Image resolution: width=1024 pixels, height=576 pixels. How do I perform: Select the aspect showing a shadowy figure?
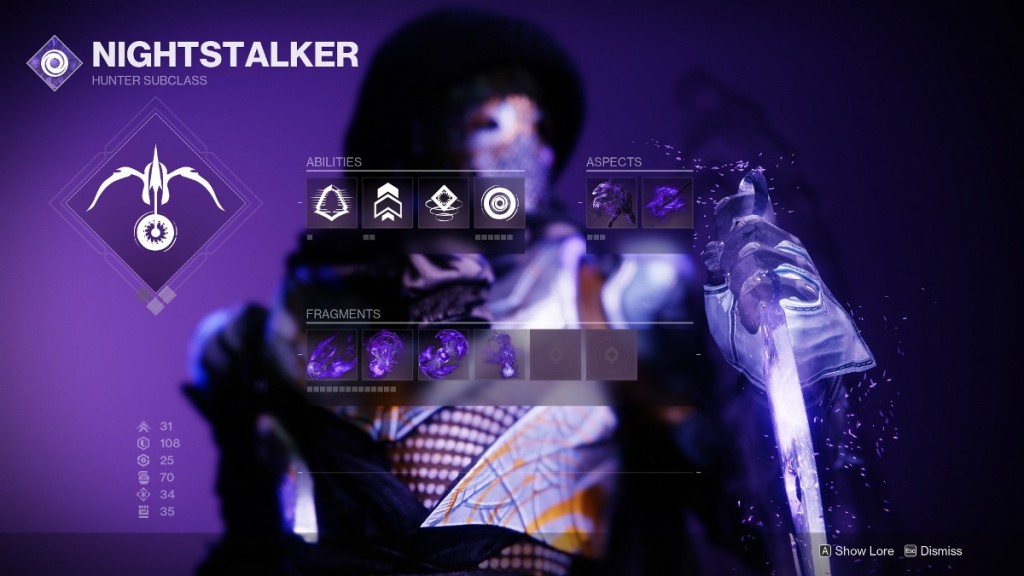coord(611,203)
